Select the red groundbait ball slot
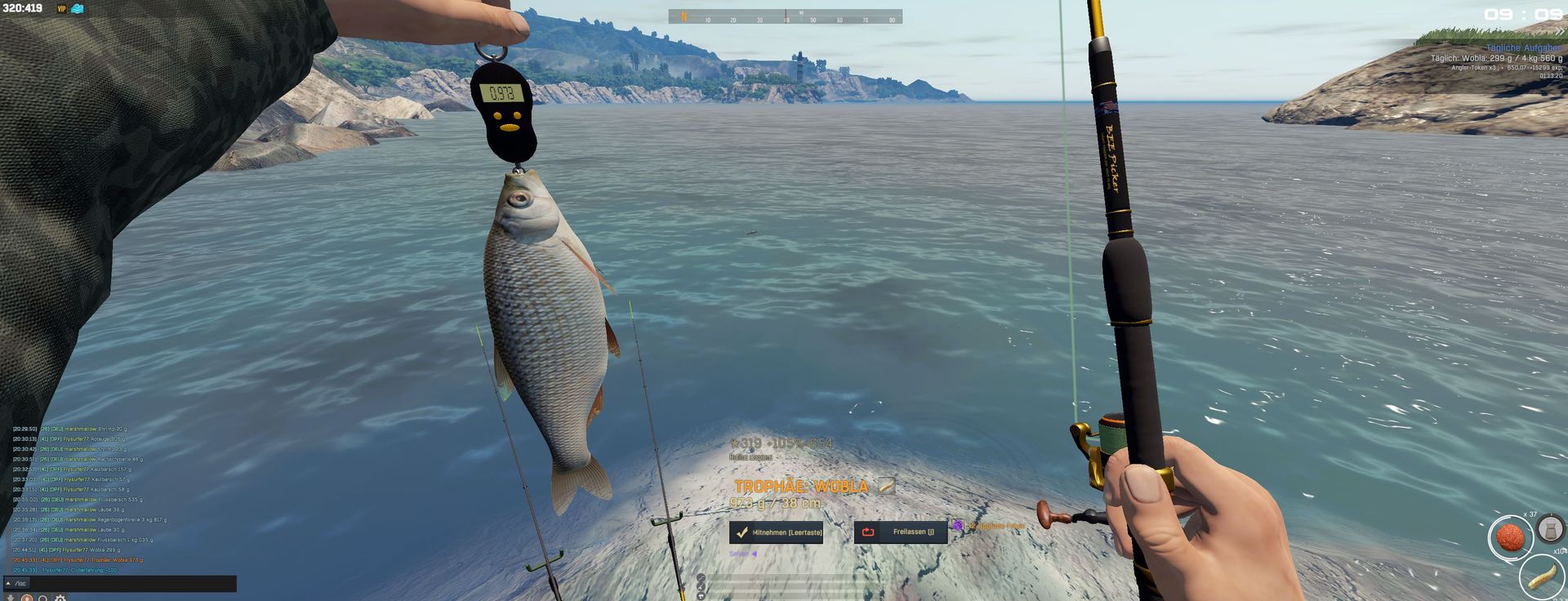The image size is (1568, 601). click(x=1509, y=537)
